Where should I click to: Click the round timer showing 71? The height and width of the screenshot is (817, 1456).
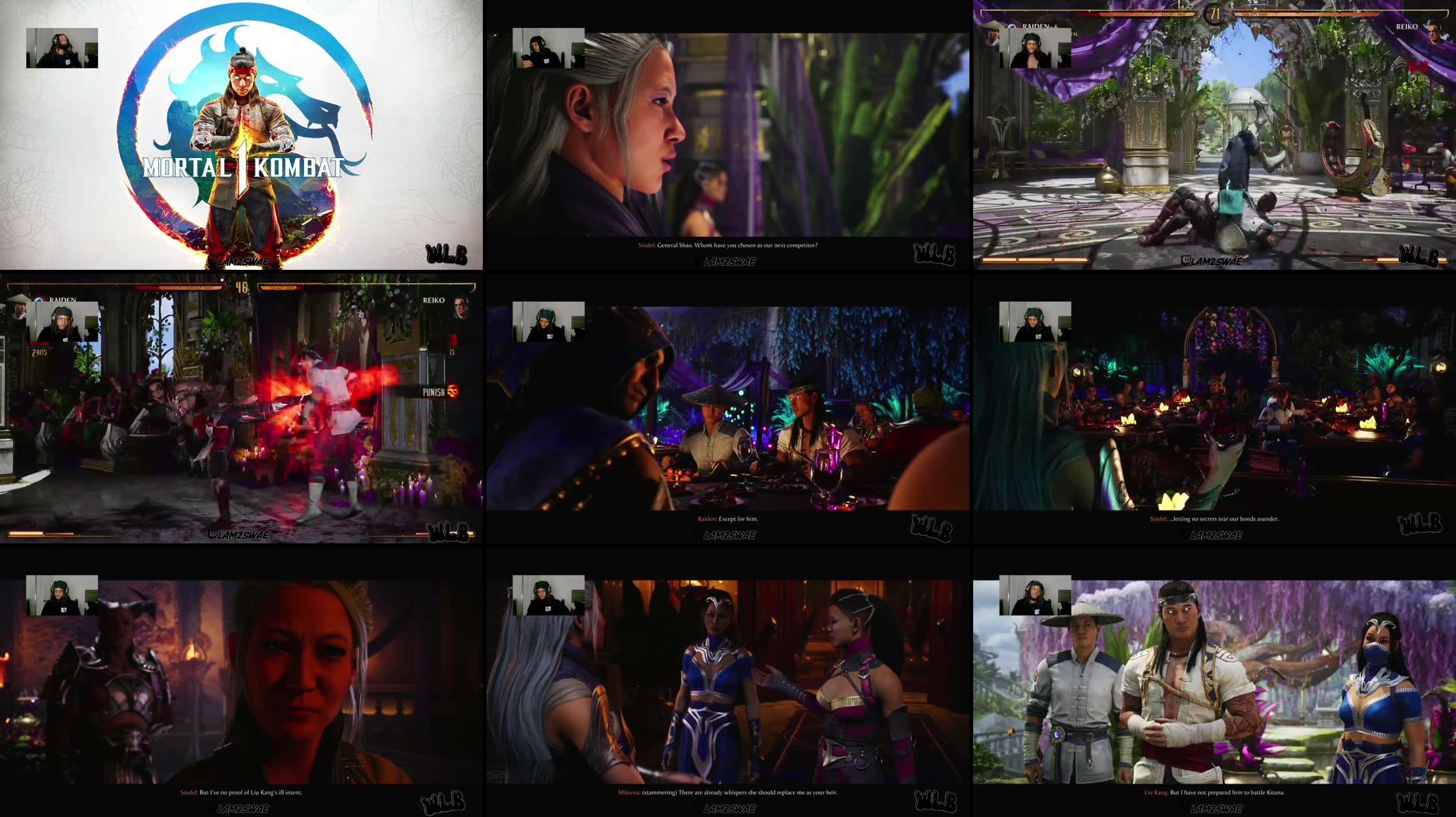(x=1215, y=14)
